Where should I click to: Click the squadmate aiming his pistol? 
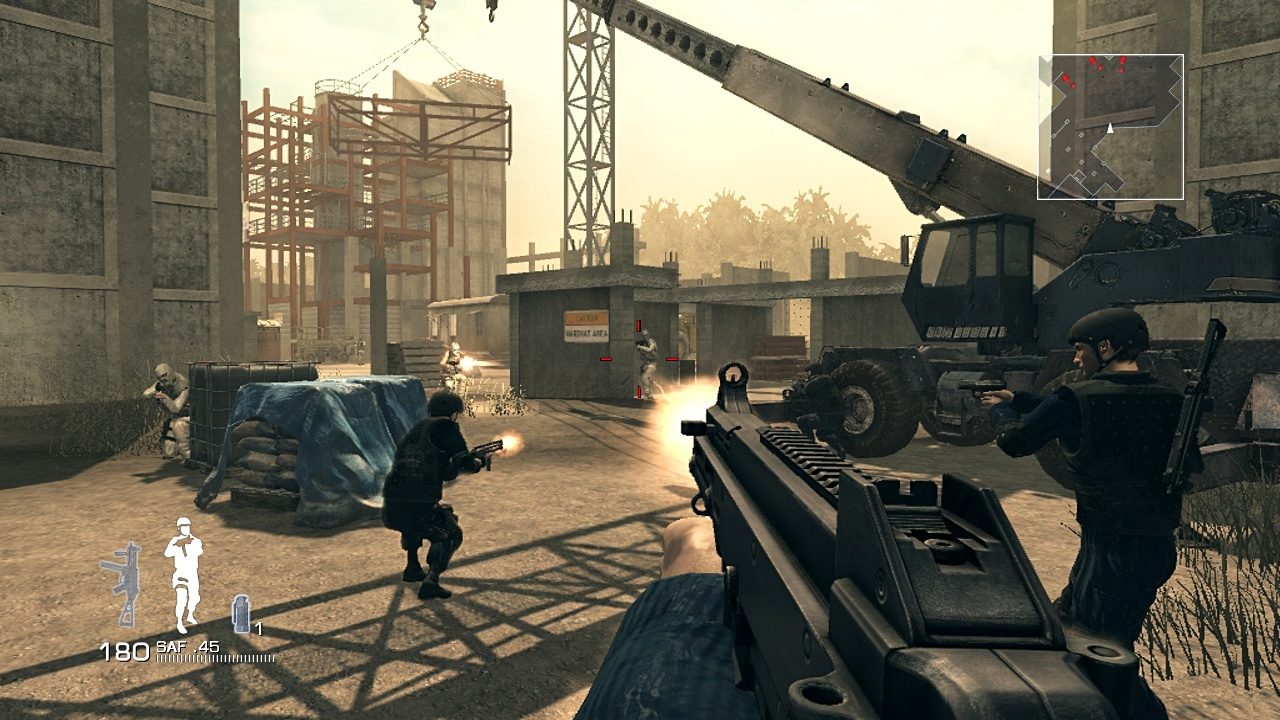(x=1100, y=430)
